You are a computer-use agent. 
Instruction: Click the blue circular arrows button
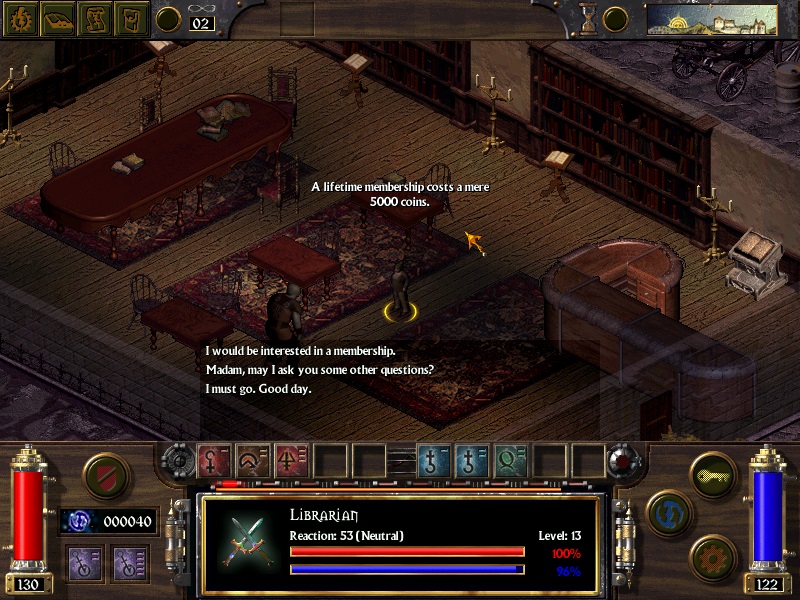(665, 510)
